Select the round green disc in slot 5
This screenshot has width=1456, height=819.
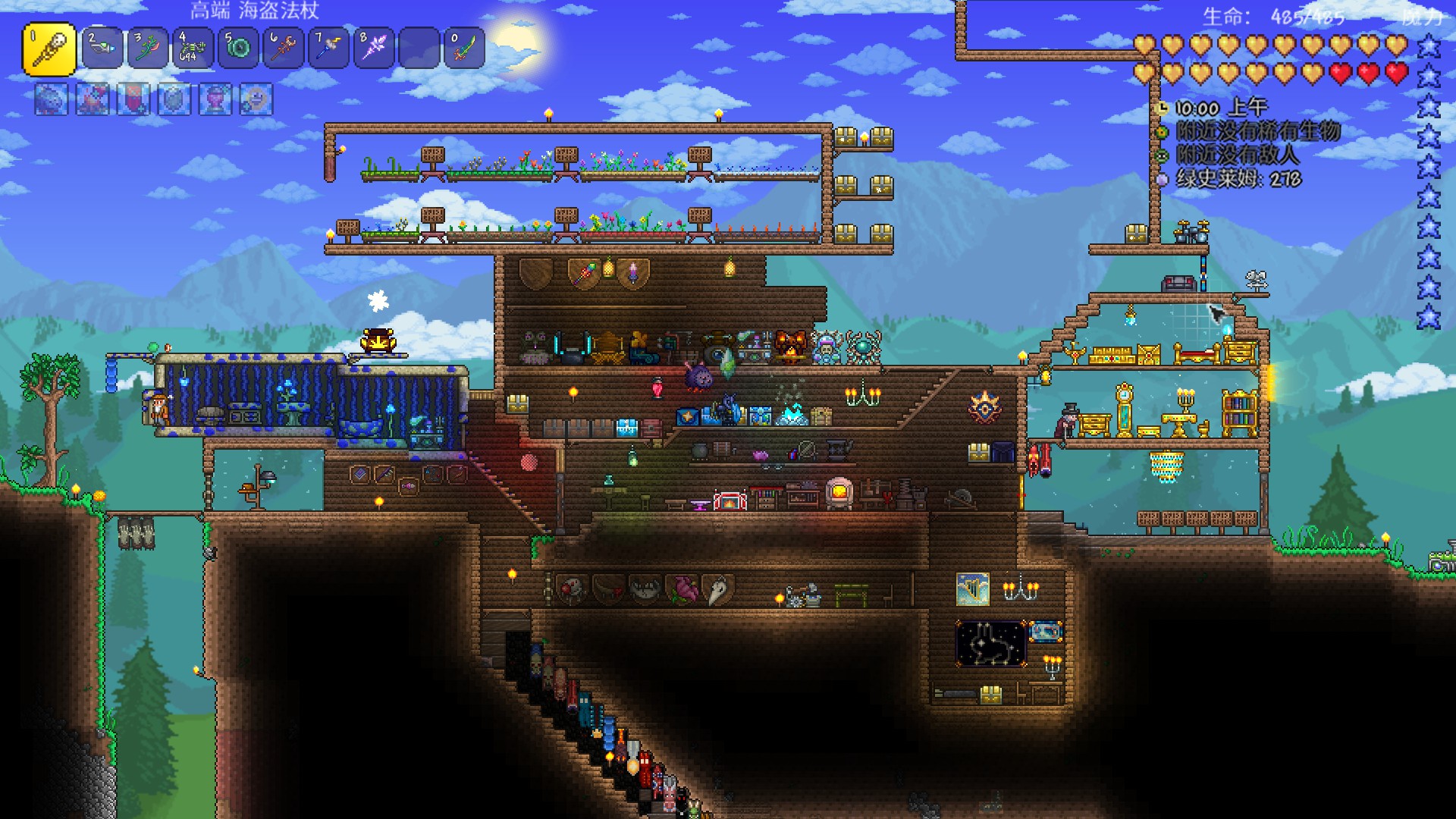tap(238, 49)
